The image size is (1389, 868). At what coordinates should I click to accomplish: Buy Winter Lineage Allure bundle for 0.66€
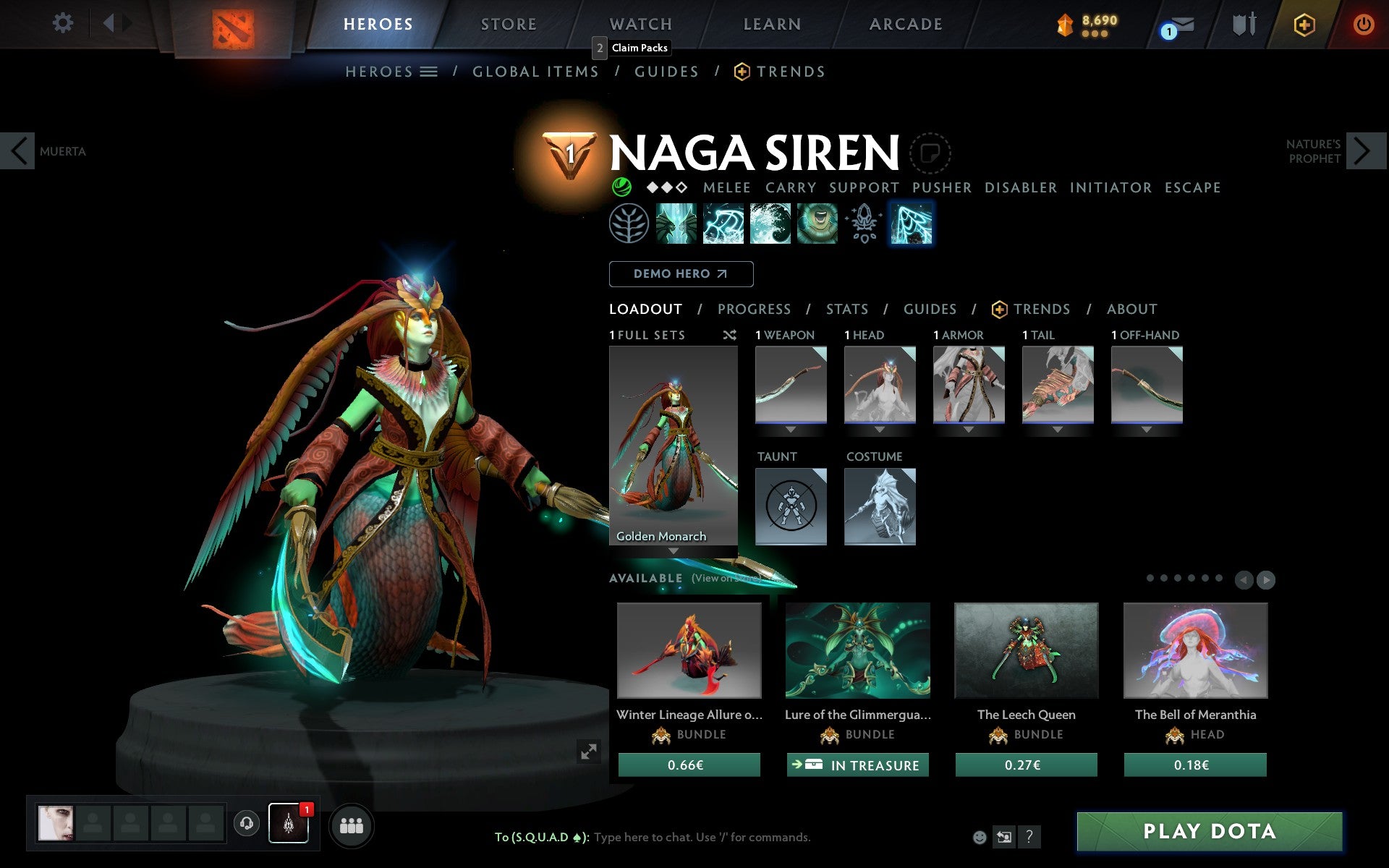689,765
